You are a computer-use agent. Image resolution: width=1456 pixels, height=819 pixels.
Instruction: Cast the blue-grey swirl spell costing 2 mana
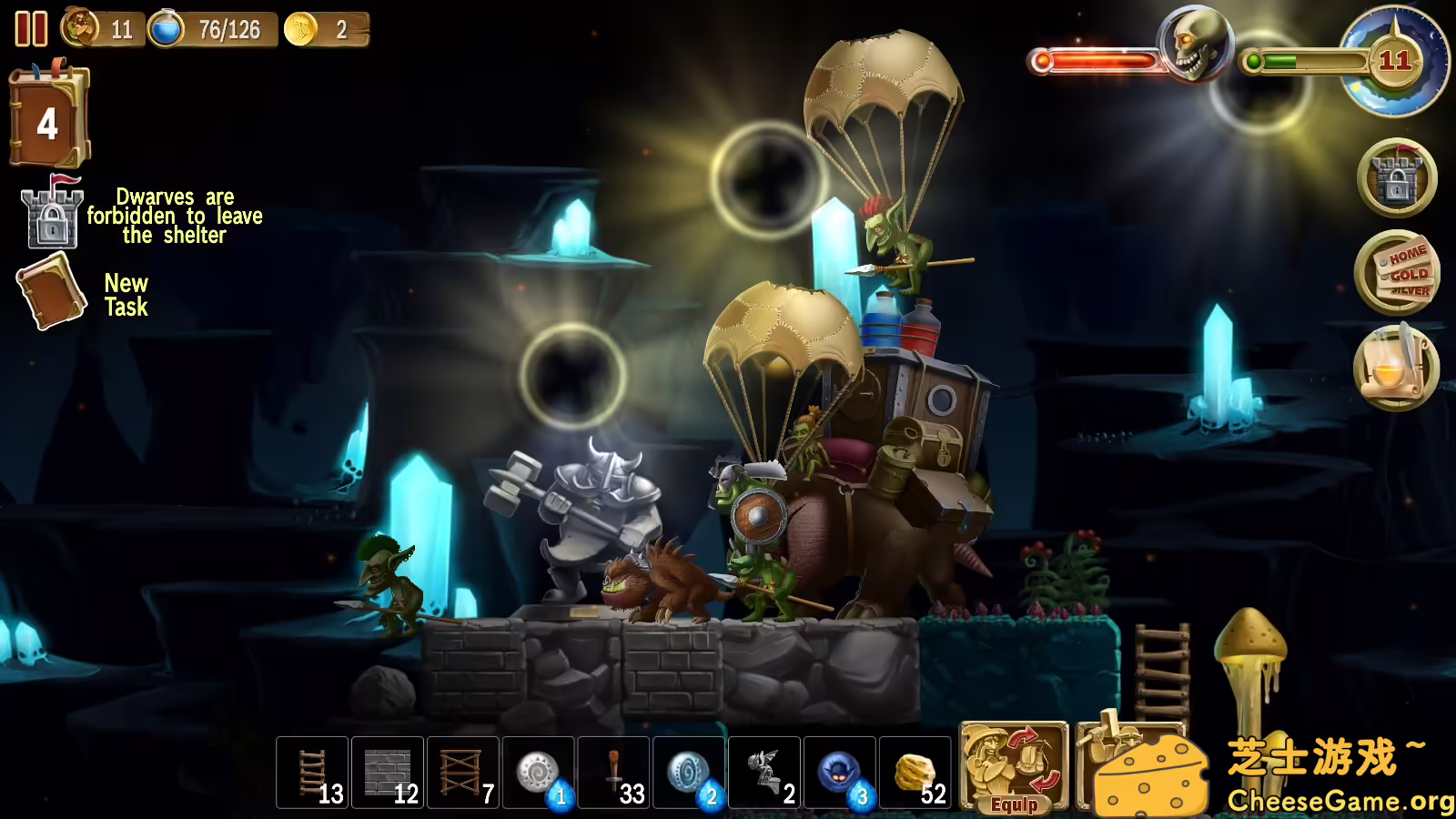[690, 773]
